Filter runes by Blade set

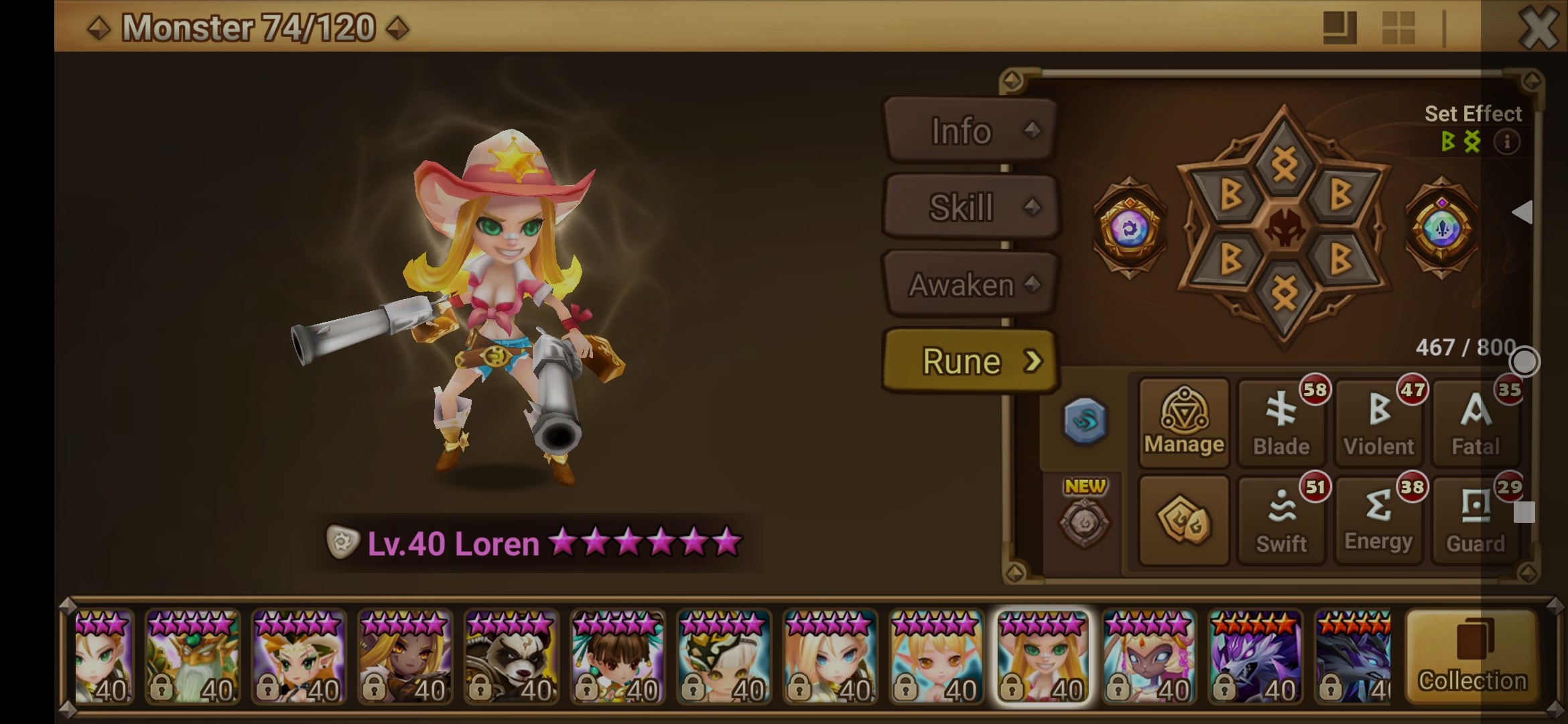pyautogui.click(x=1281, y=422)
